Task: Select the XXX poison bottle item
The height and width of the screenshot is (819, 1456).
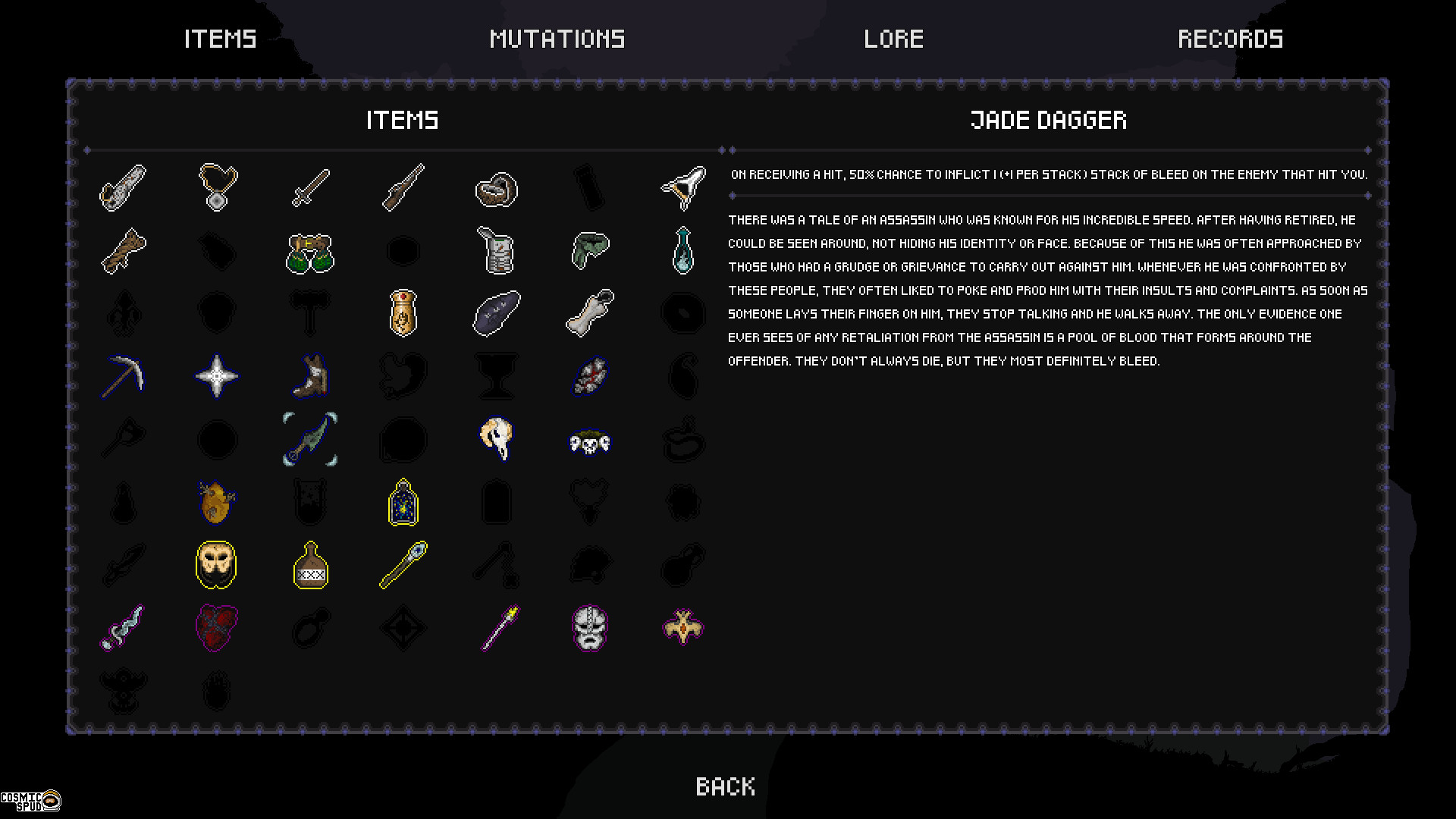Action: point(310,564)
